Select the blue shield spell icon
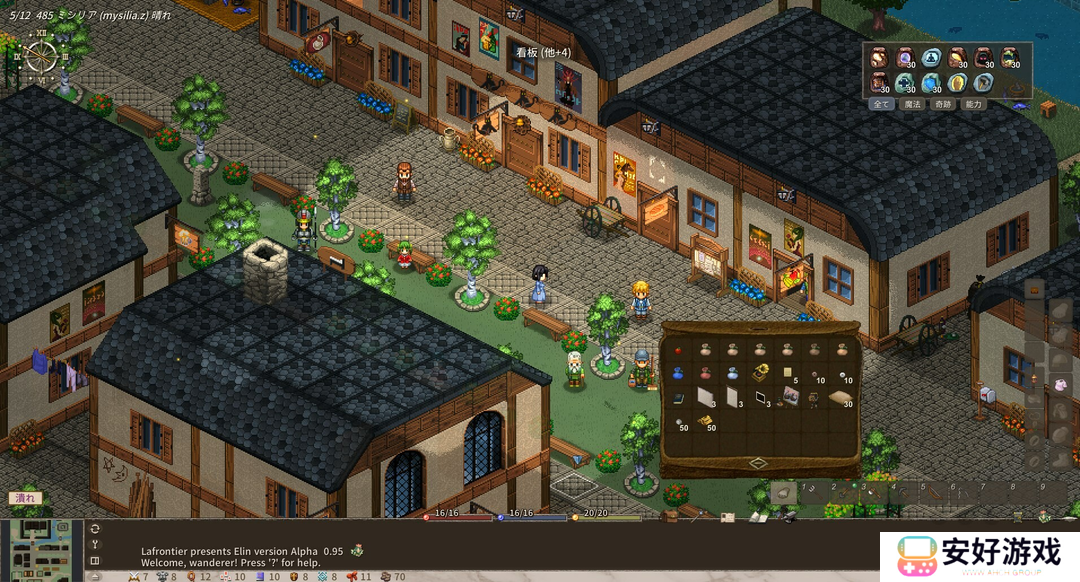The height and width of the screenshot is (582, 1080). click(x=931, y=82)
